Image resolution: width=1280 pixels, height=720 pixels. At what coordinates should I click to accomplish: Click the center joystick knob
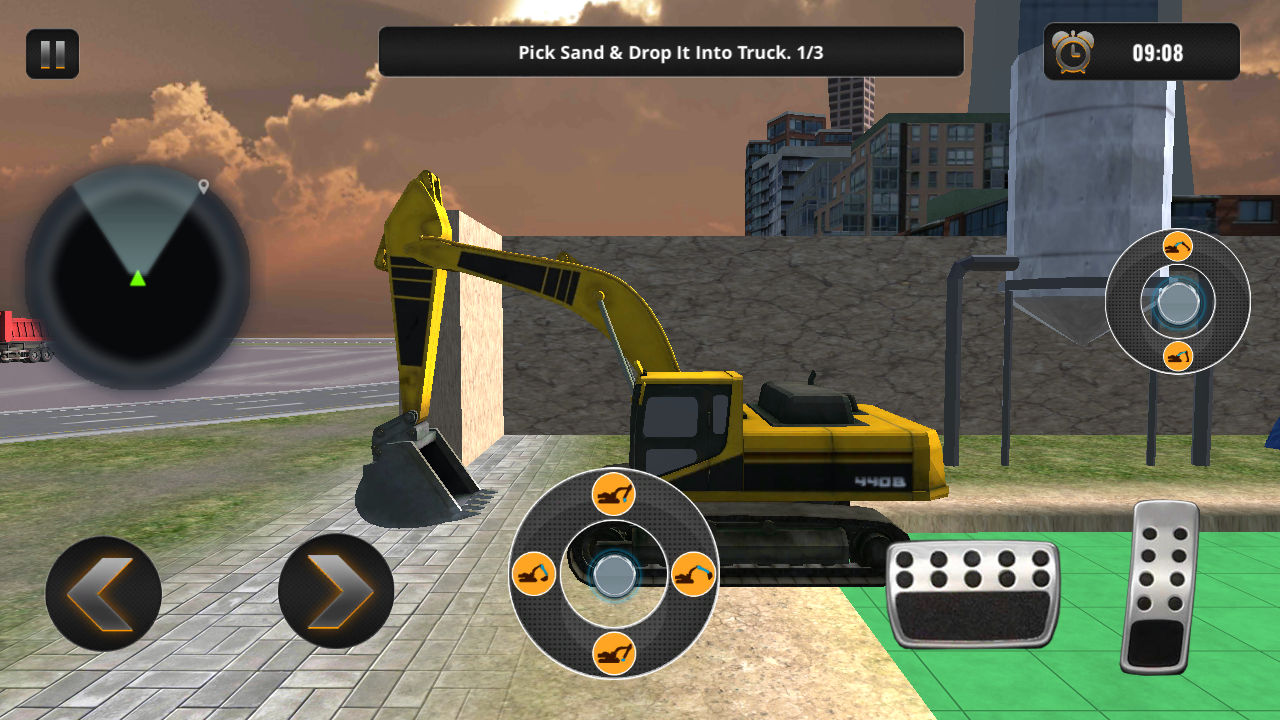pos(613,575)
